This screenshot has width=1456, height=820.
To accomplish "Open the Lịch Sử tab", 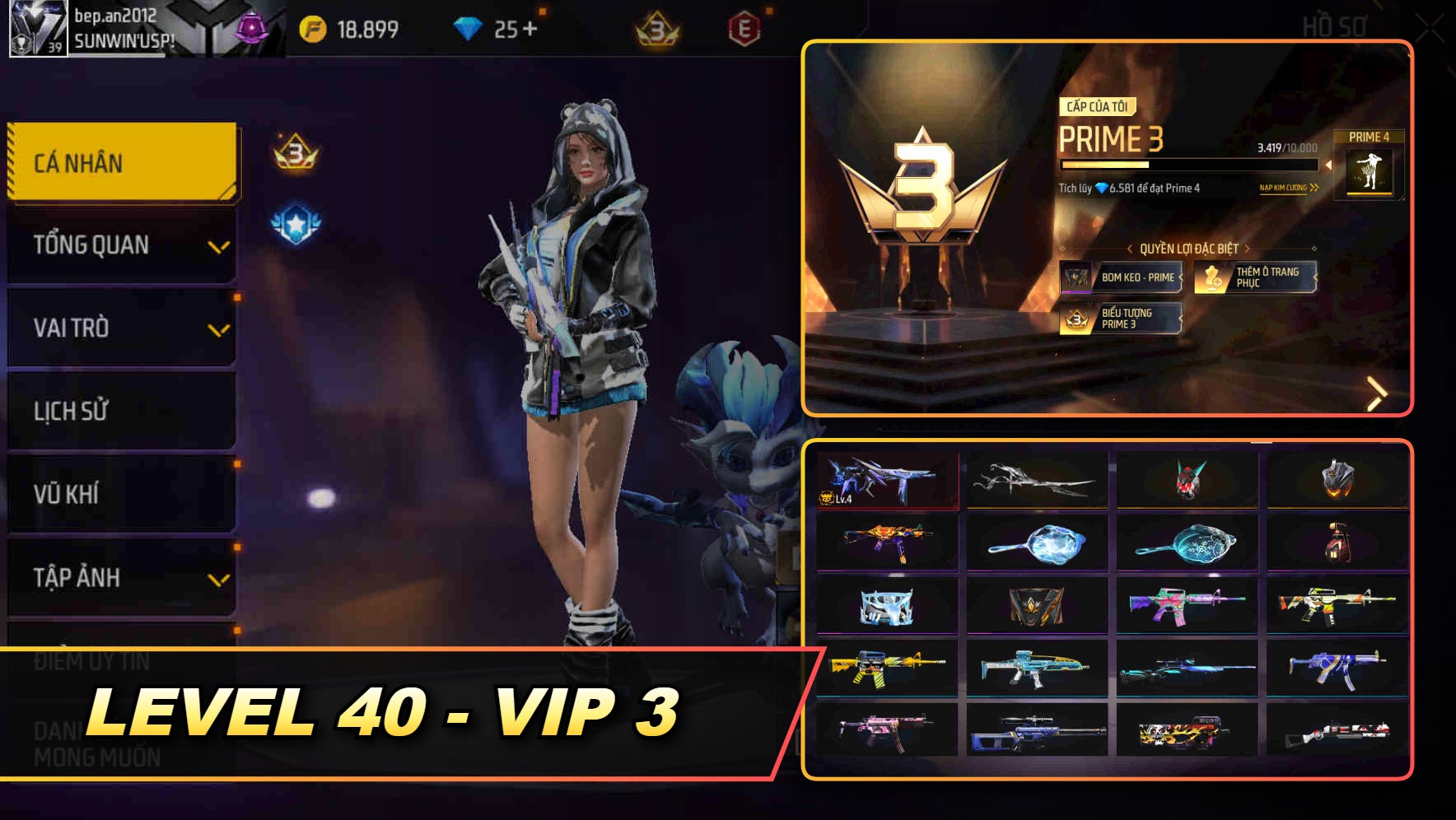I will point(120,411).
